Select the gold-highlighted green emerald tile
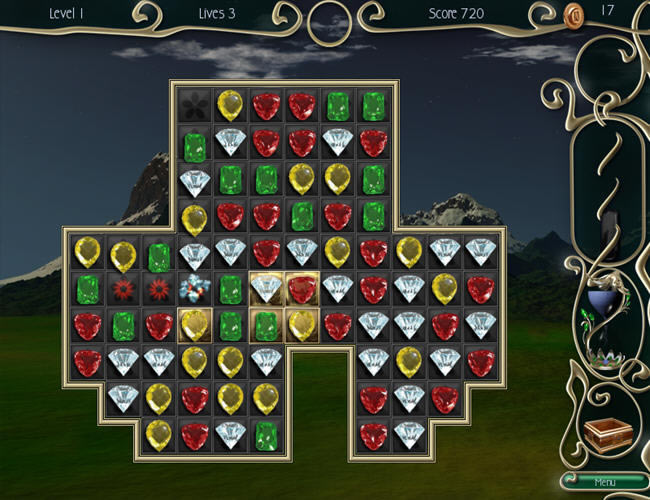 point(266,324)
